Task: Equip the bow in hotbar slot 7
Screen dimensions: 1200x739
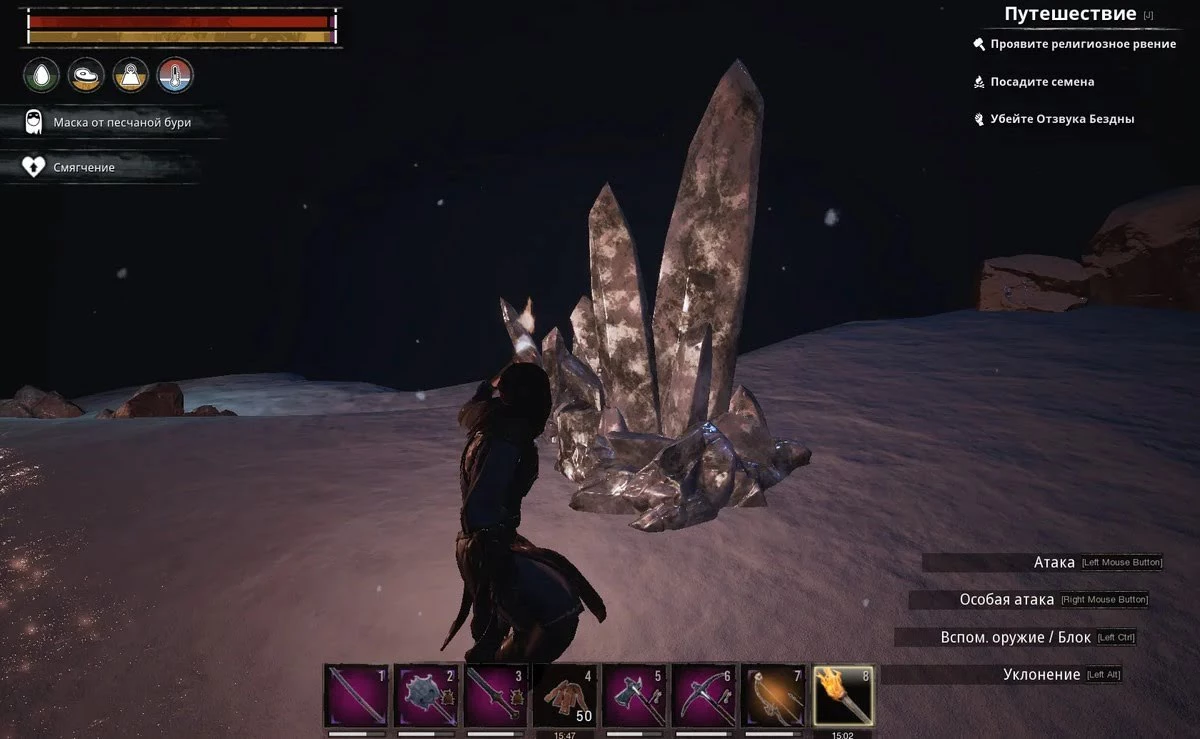Action: (775, 695)
